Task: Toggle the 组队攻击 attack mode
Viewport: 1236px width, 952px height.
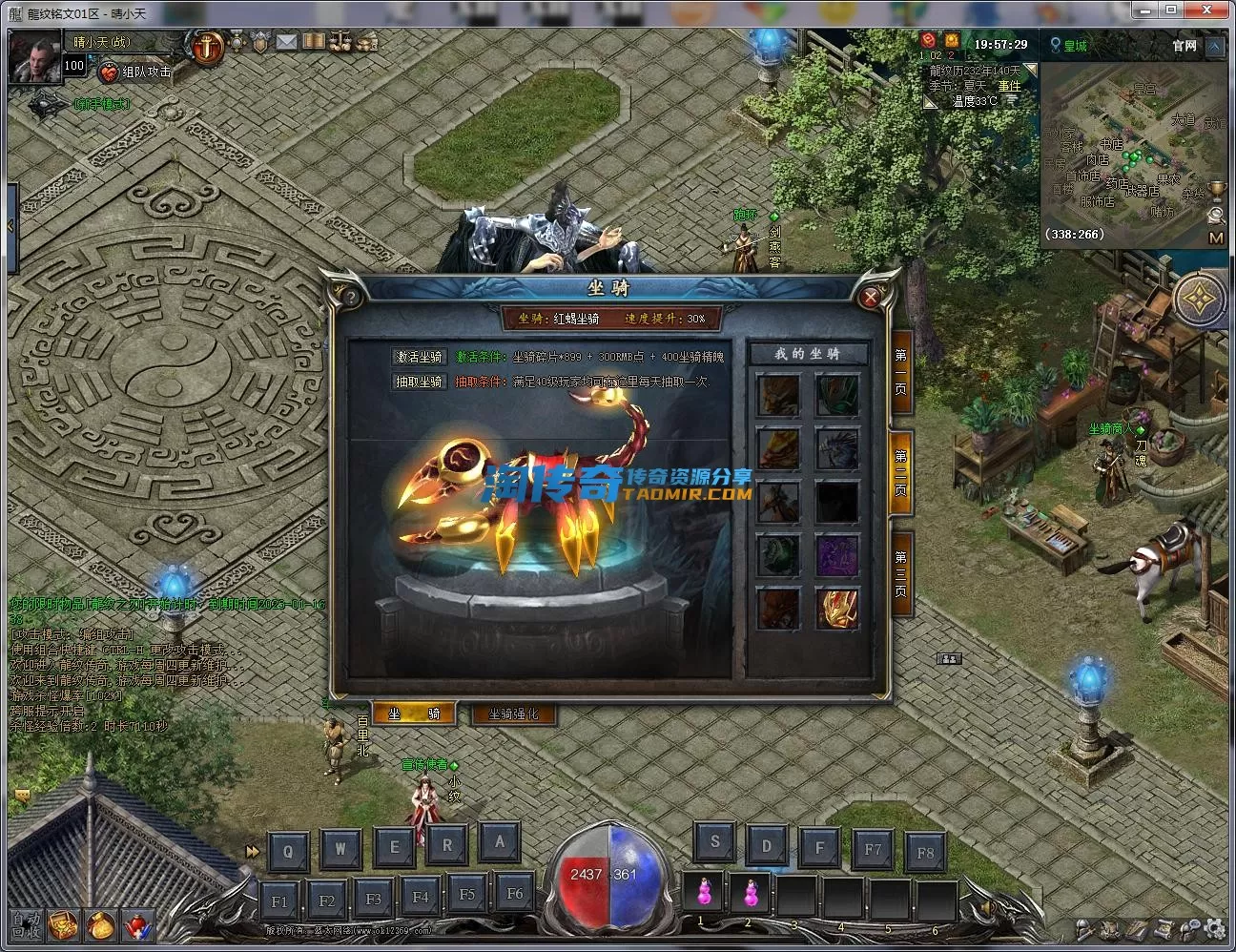Action: [135, 72]
